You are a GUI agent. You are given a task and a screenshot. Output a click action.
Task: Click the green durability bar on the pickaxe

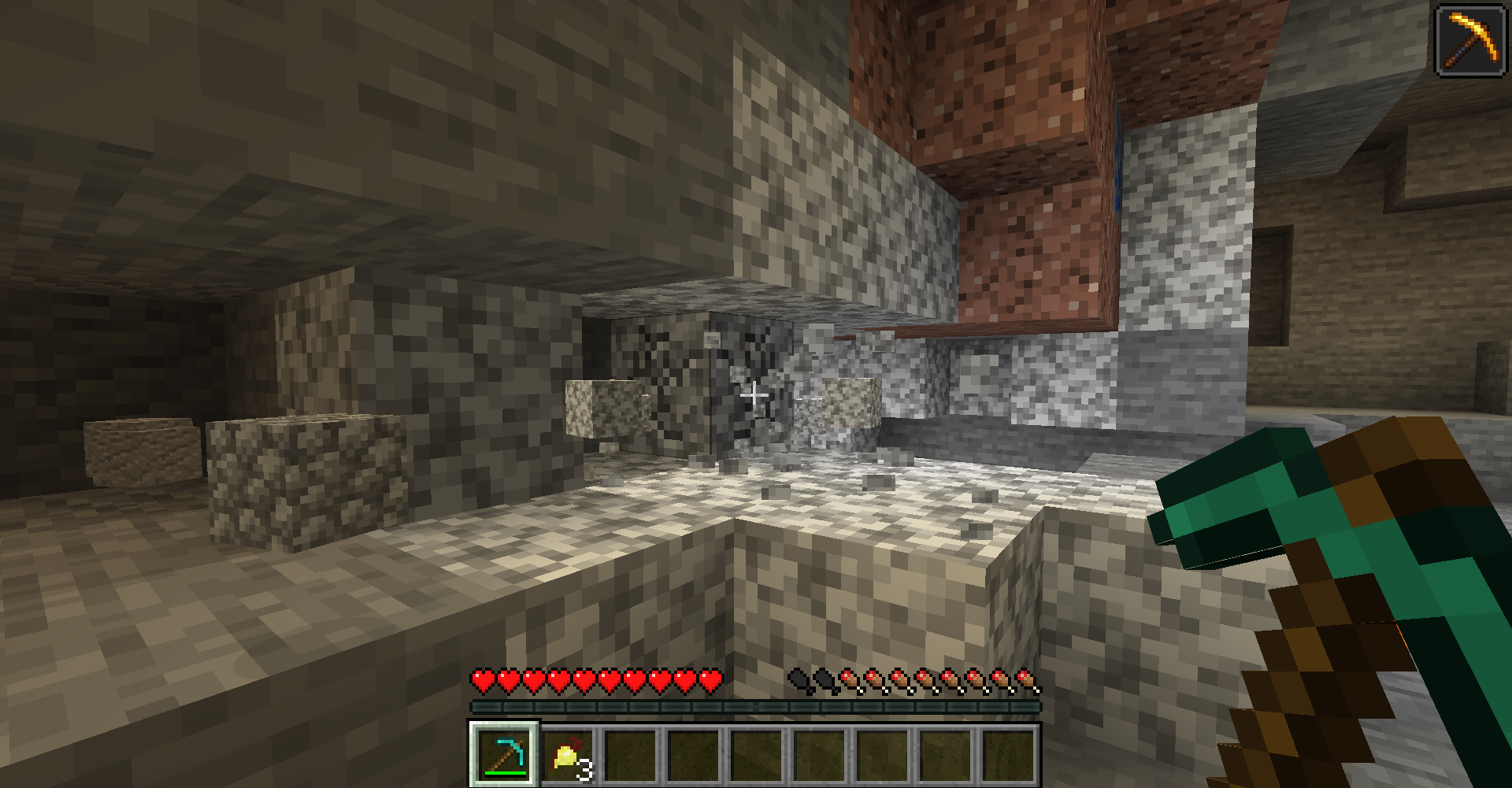coord(505,775)
